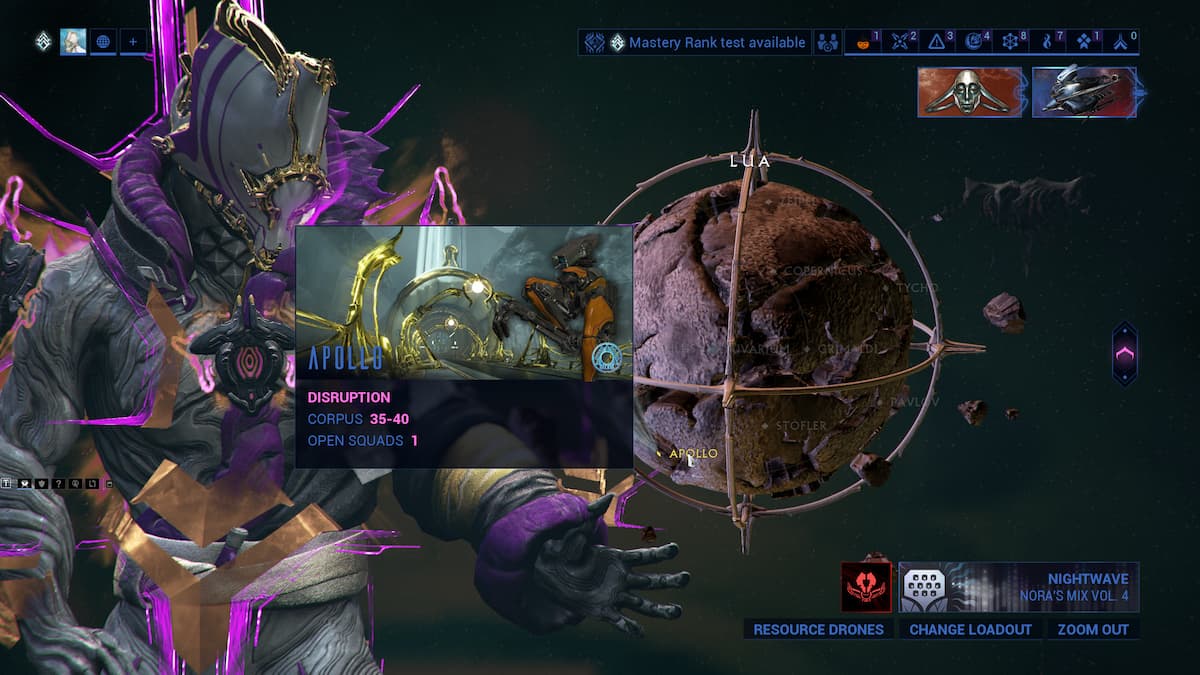Image resolution: width=1200 pixels, height=675 pixels.
Task: Open the globe matchmaking mode icon
Action: tap(103, 42)
